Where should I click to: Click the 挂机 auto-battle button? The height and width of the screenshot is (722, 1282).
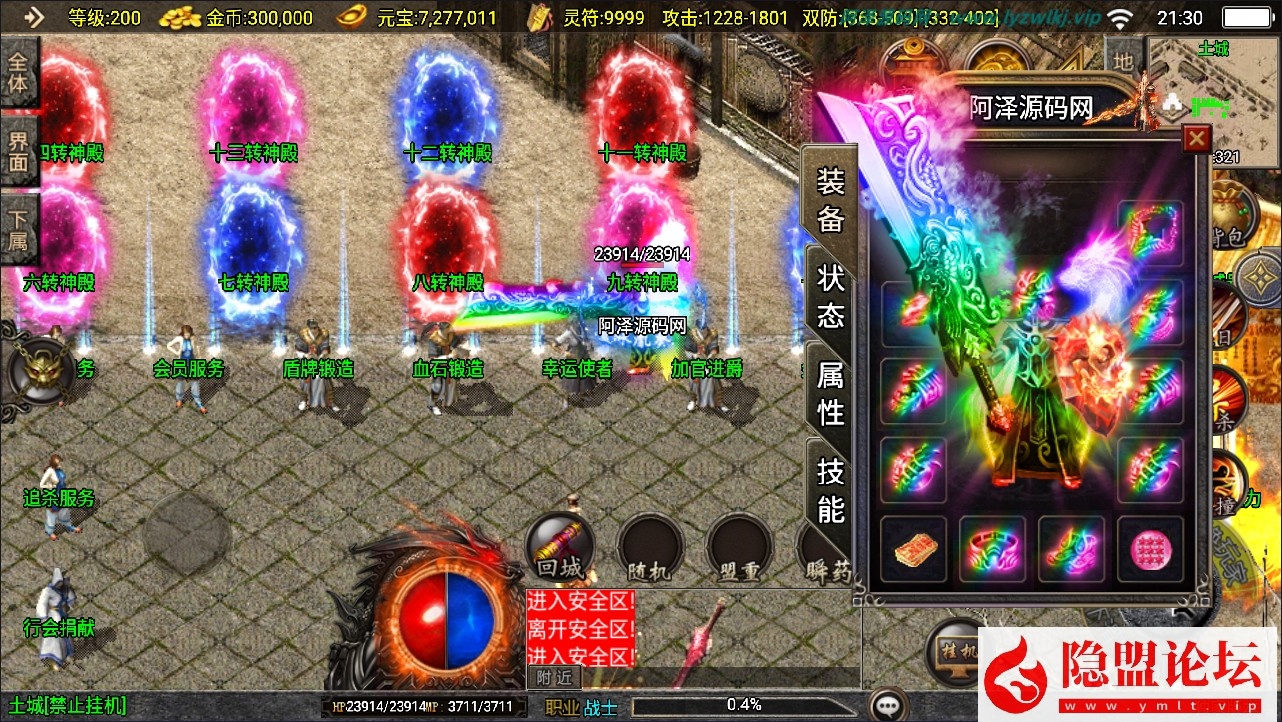pyautogui.click(x=957, y=650)
